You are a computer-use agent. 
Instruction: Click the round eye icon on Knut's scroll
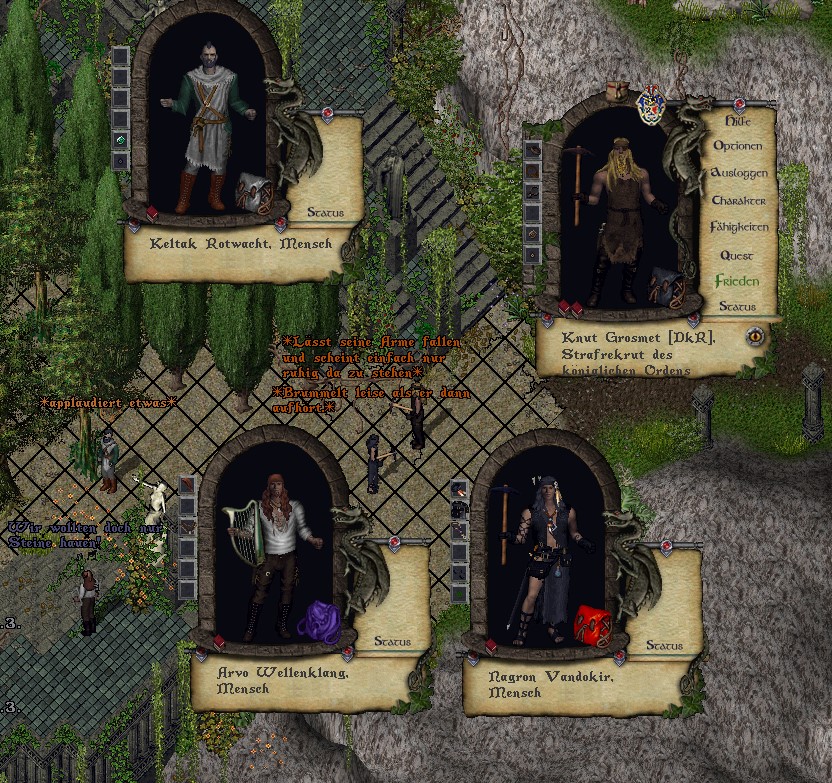[x=756, y=336]
